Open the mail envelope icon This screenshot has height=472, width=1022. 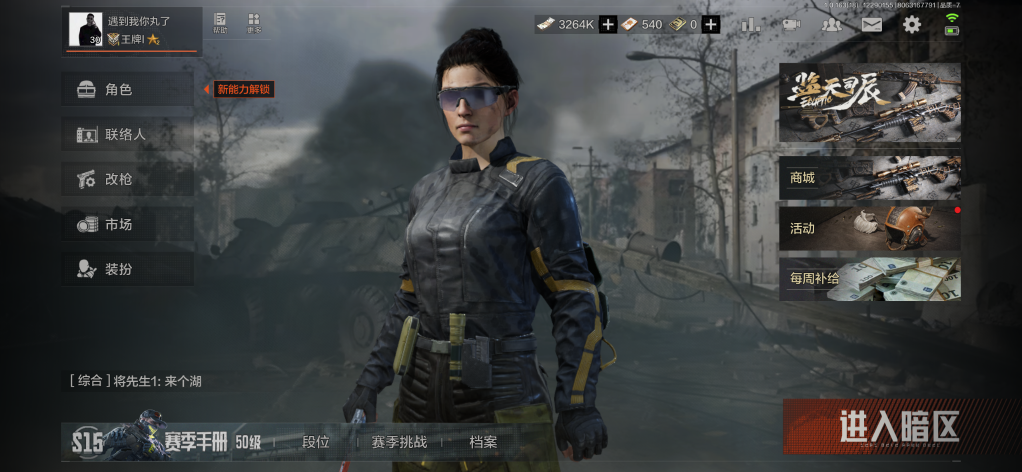872,25
